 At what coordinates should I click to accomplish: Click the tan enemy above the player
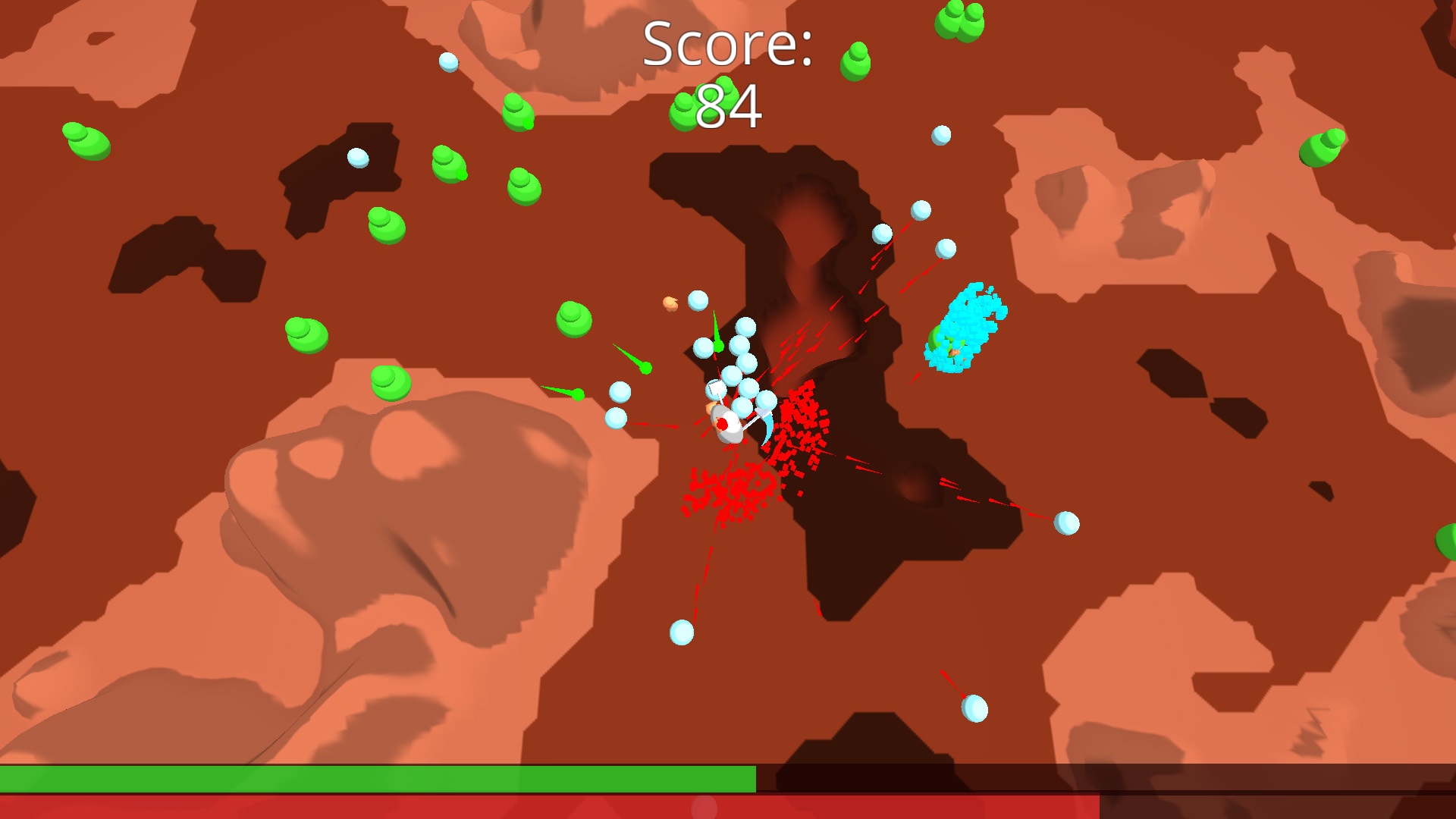point(670,305)
